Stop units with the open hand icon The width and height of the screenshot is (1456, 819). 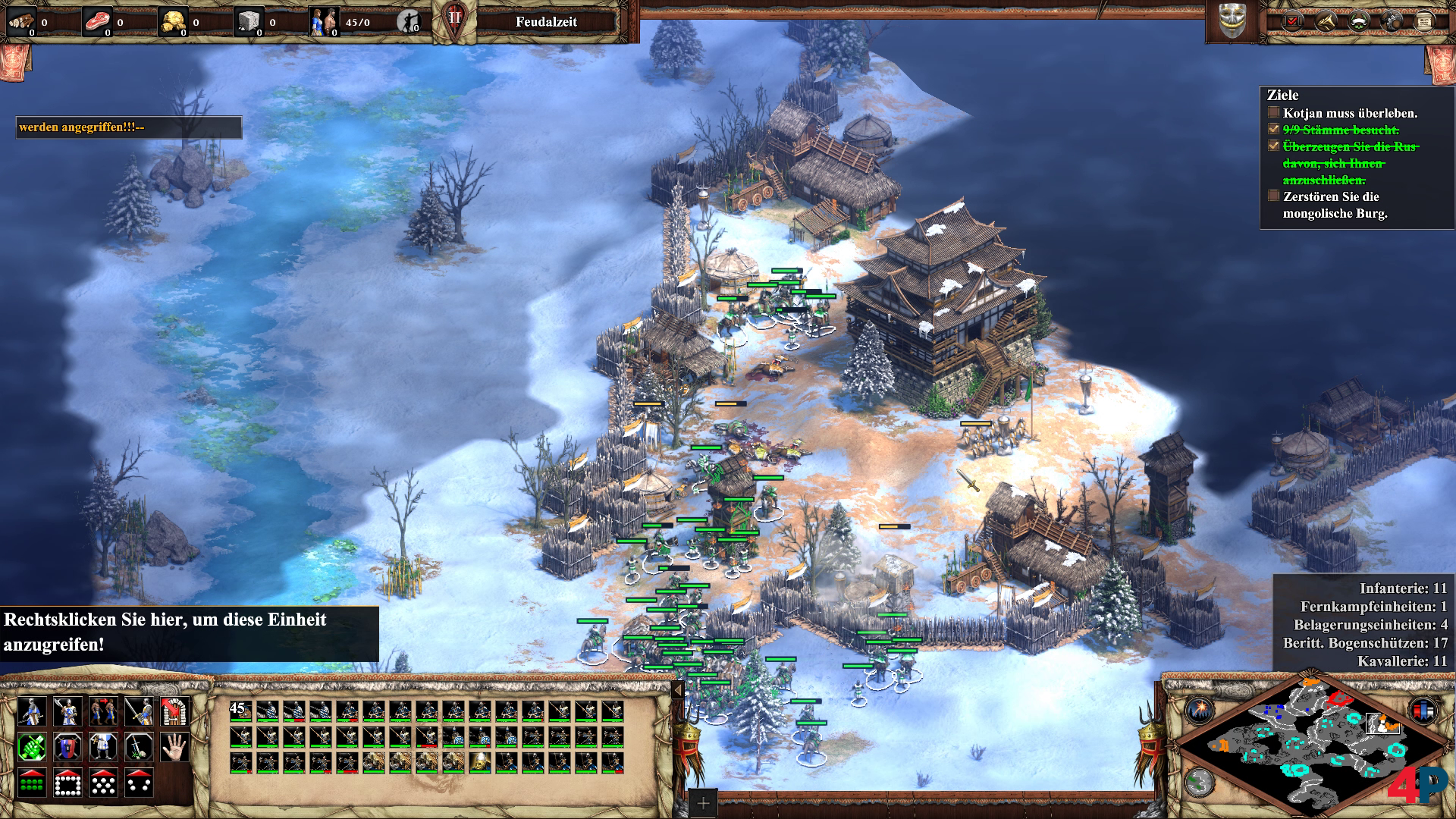click(x=176, y=747)
